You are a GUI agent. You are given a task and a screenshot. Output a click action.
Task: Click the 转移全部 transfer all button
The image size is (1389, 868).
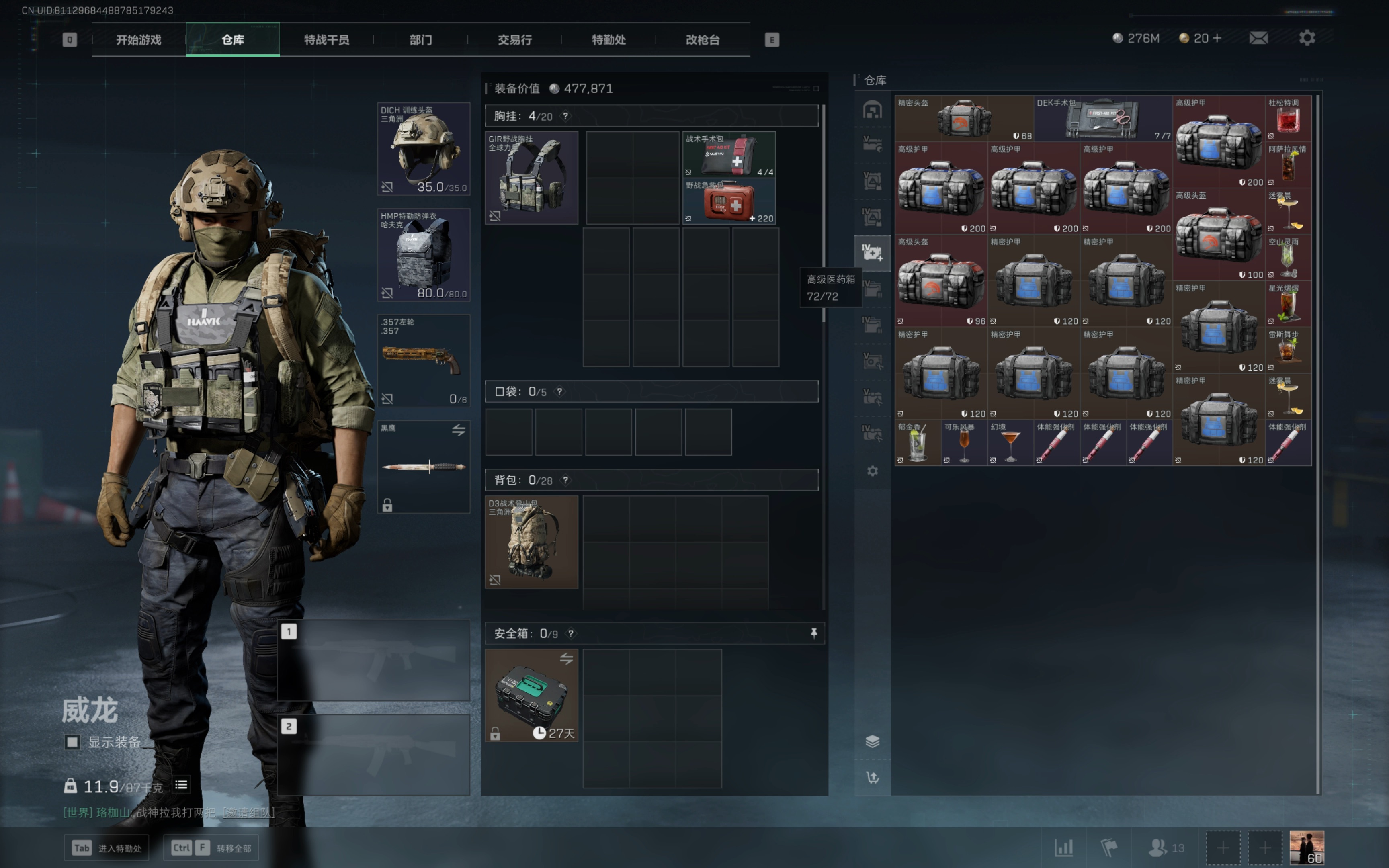coord(211,848)
